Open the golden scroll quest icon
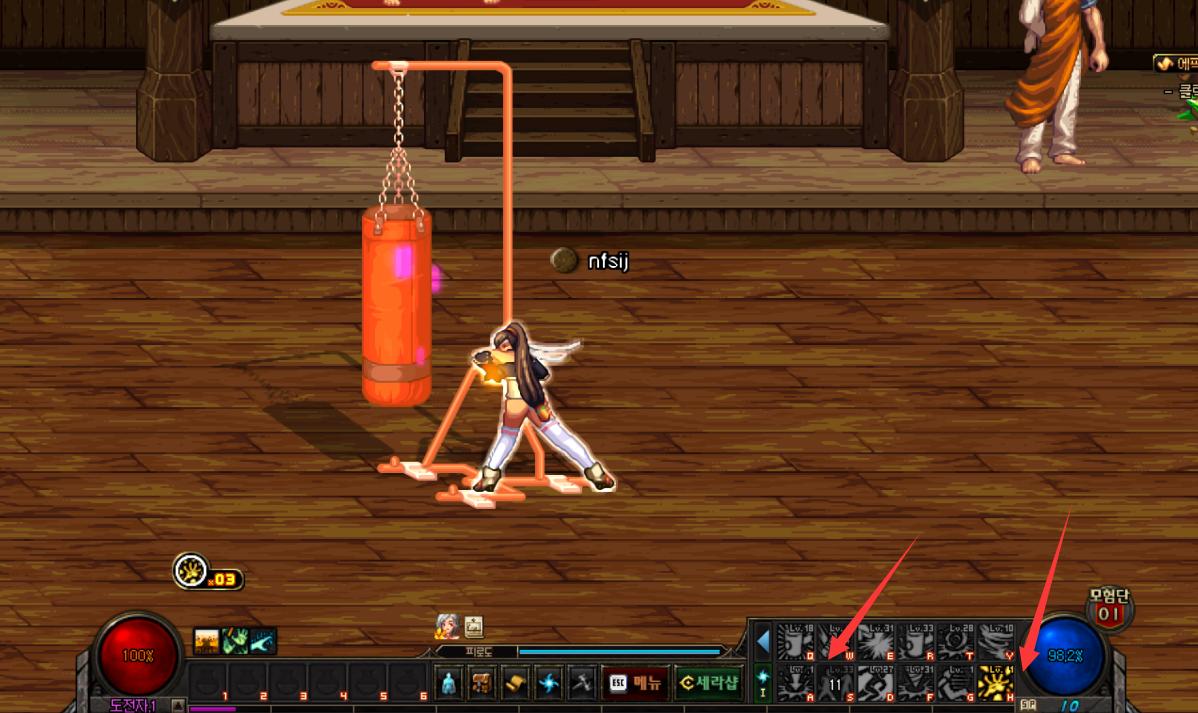 [515, 683]
